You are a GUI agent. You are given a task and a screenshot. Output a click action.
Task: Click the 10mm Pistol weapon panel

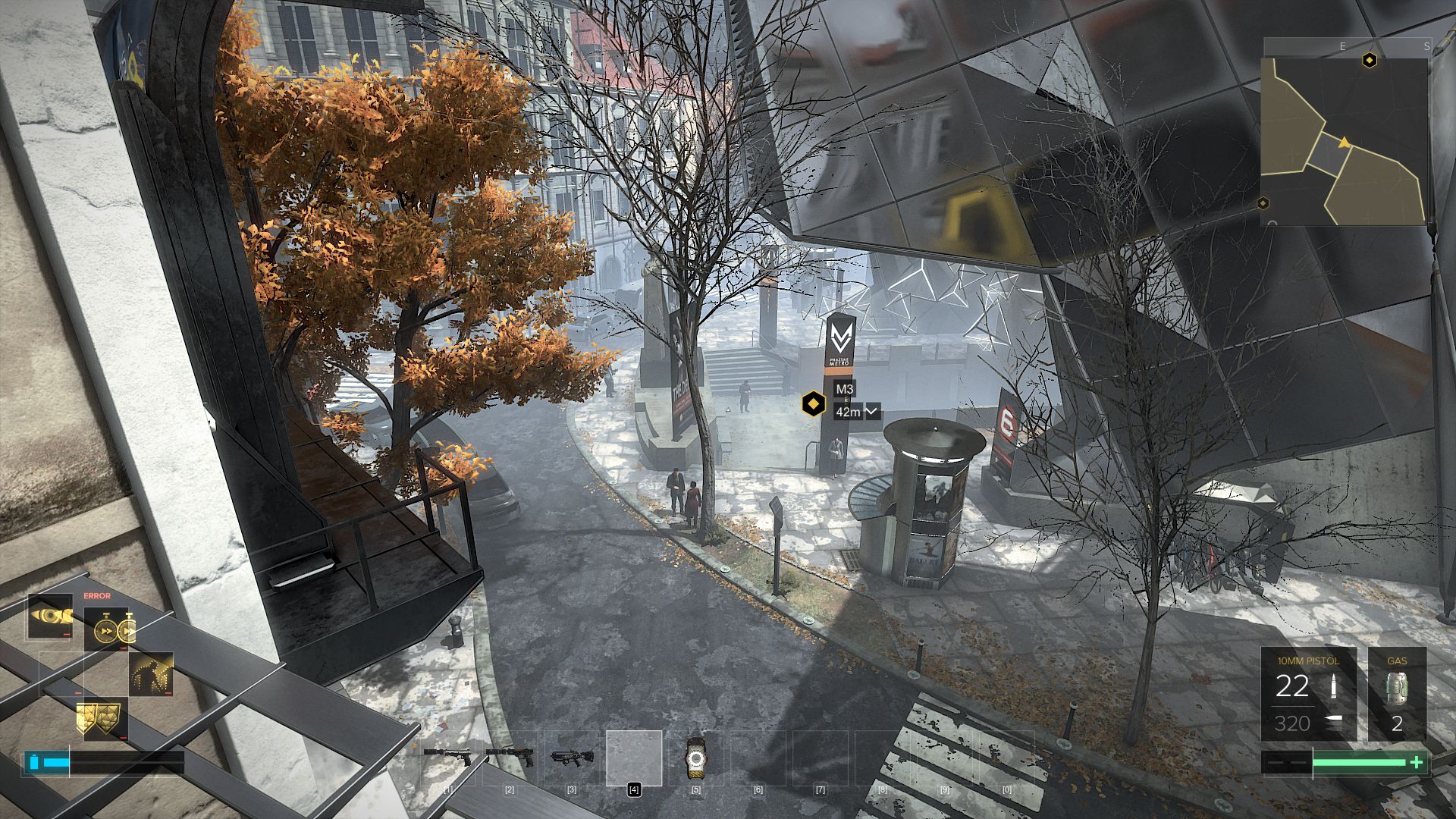coord(1308,694)
